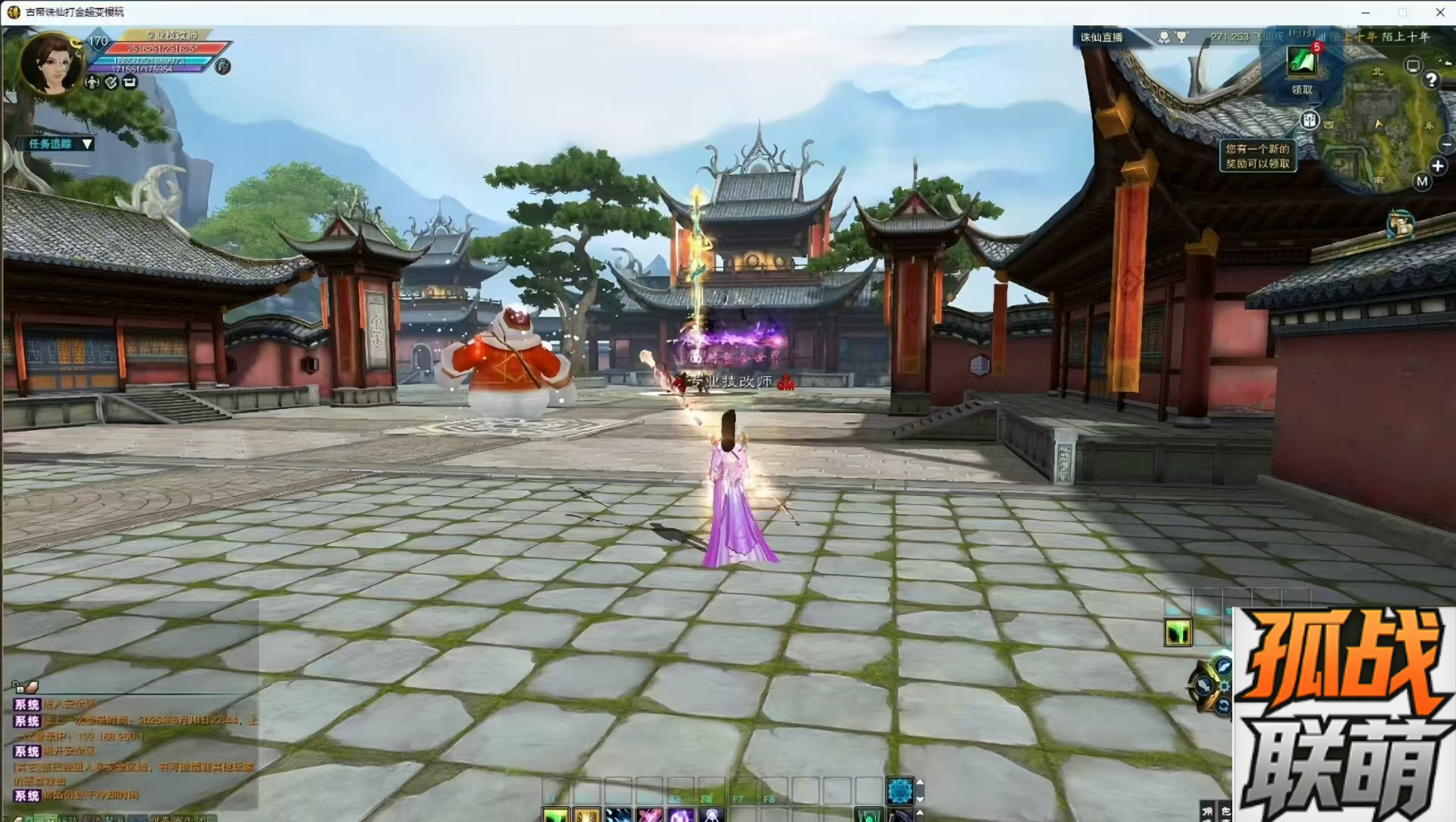Click the person silhouette icon under health bar

pyautogui.click(x=93, y=83)
